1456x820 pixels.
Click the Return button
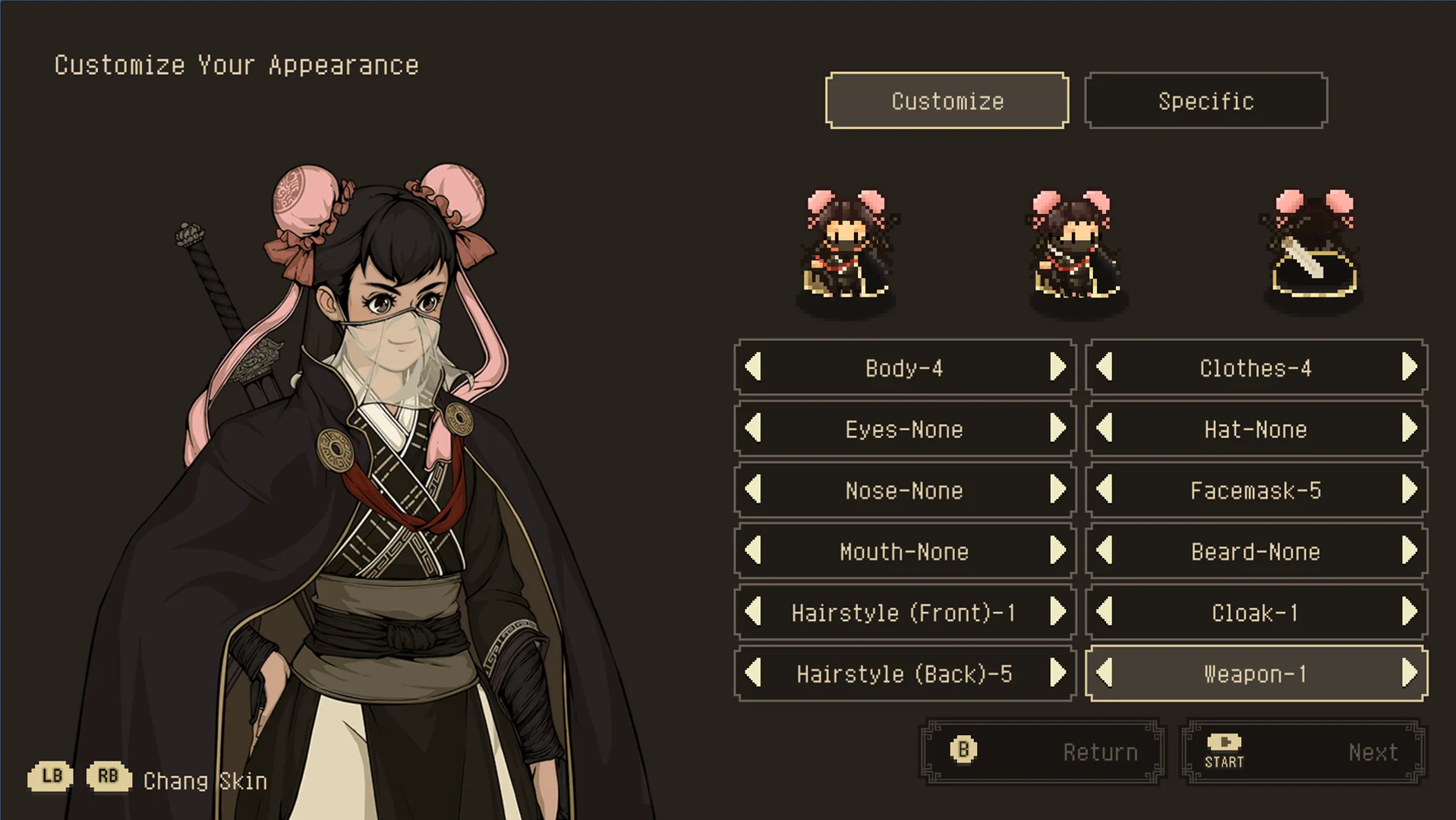[x=1042, y=752]
